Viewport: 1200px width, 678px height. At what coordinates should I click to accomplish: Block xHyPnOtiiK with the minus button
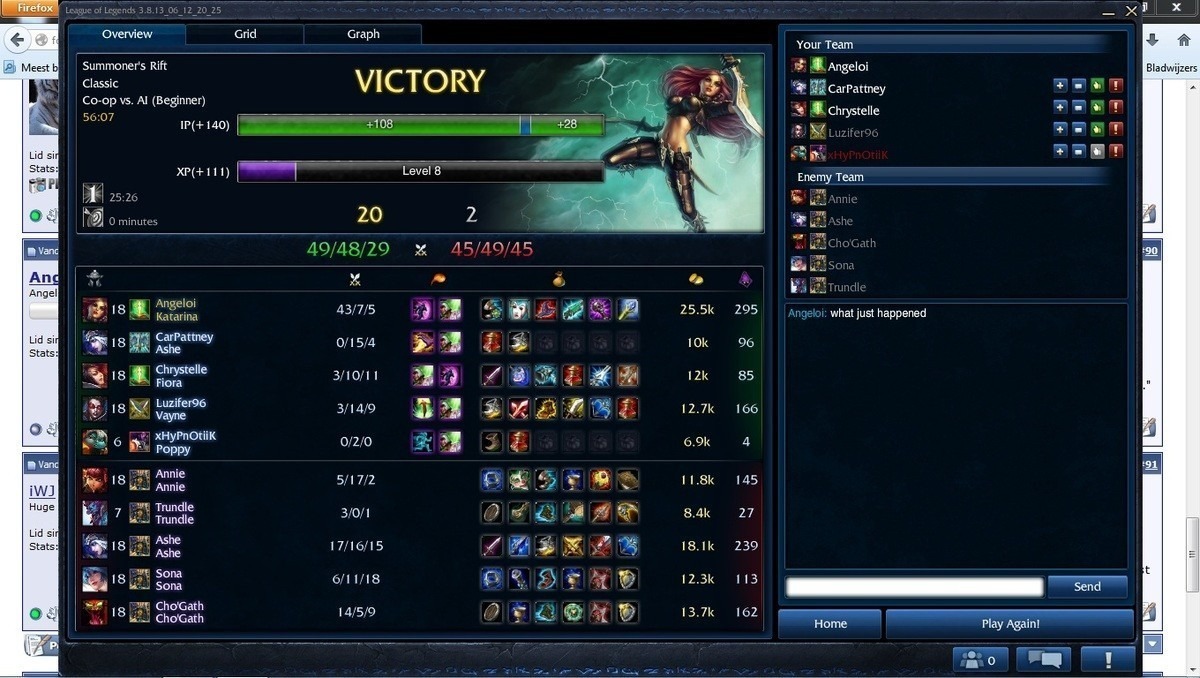[x=1078, y=152]
